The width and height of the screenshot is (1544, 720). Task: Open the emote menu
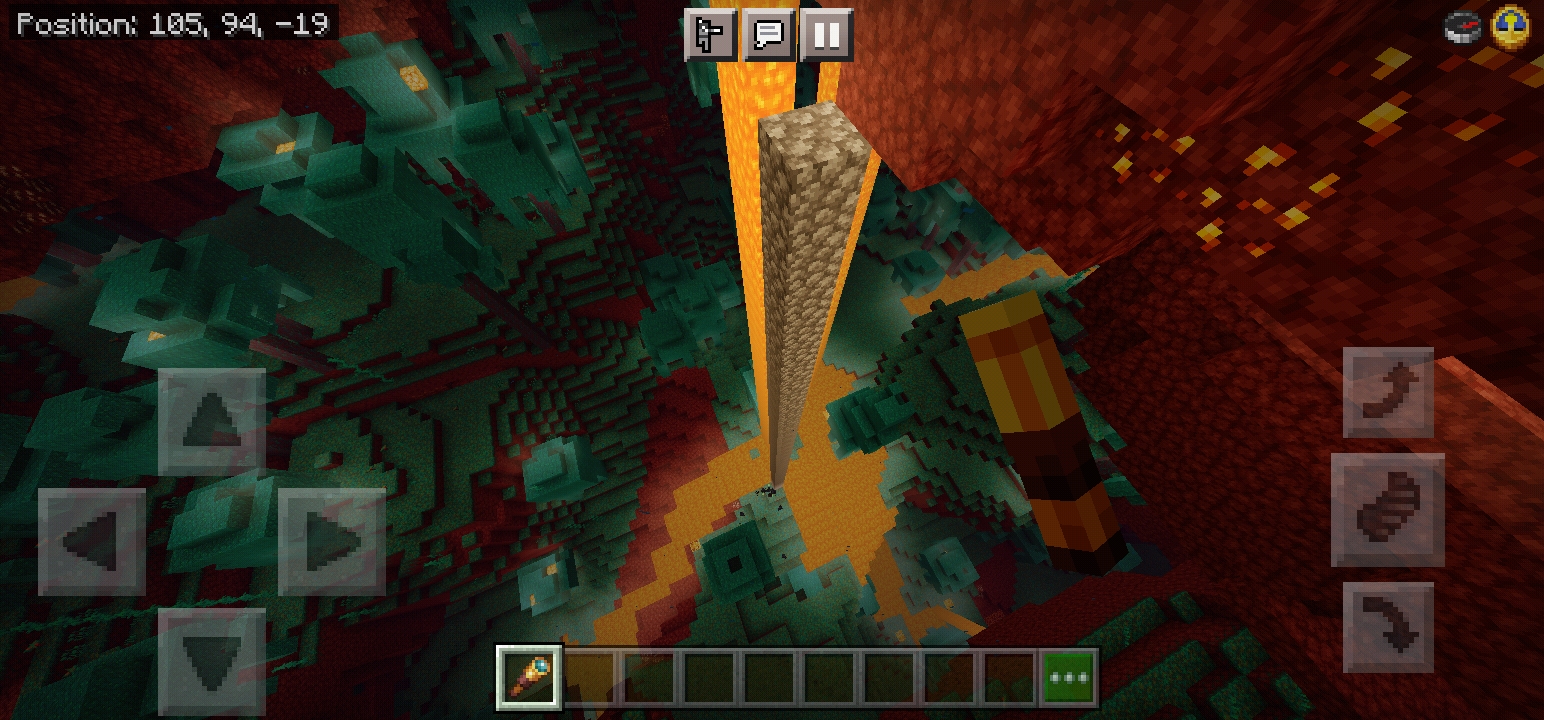[x=710, y=36]
